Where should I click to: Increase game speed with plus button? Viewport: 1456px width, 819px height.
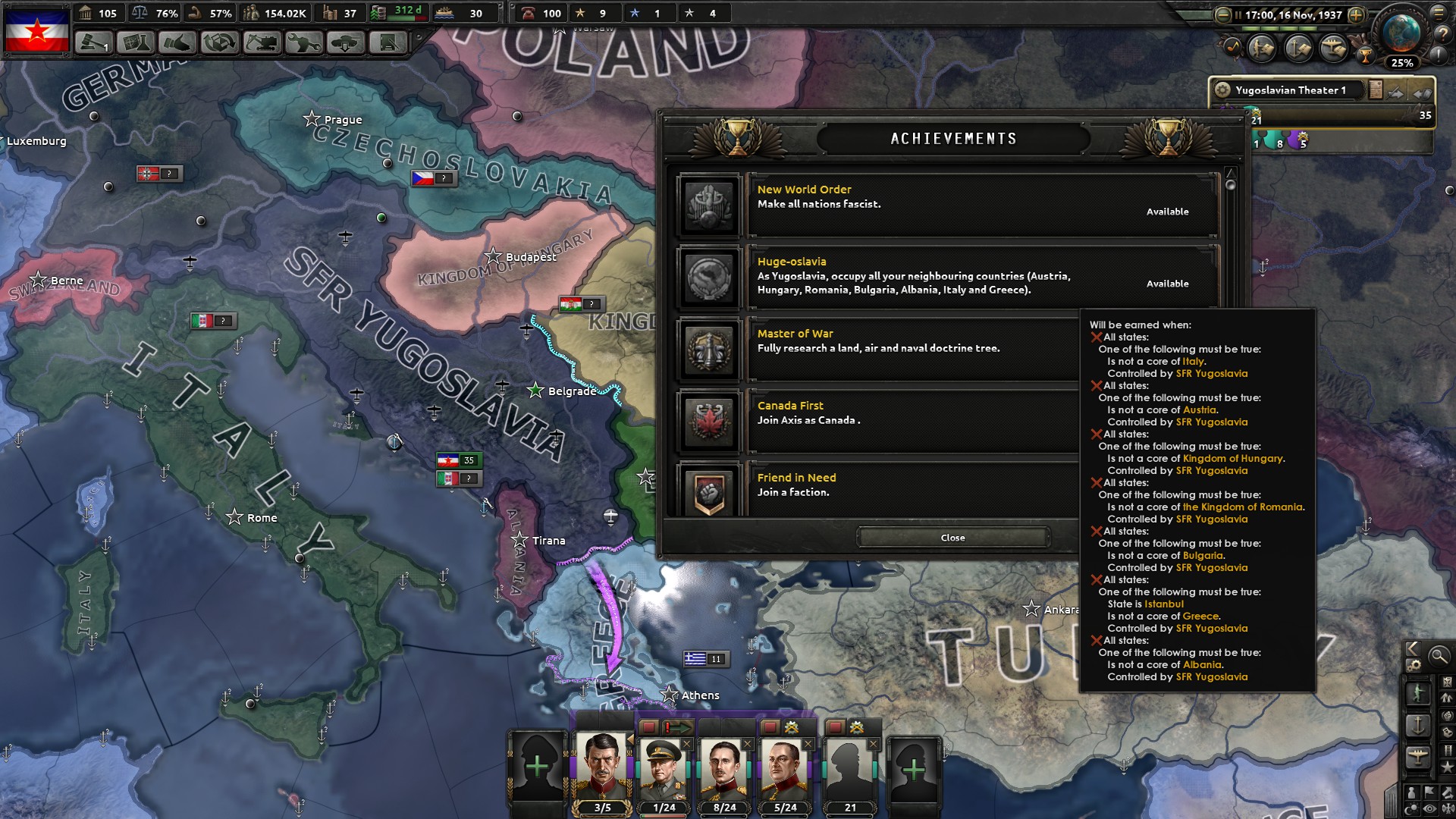1356,14
